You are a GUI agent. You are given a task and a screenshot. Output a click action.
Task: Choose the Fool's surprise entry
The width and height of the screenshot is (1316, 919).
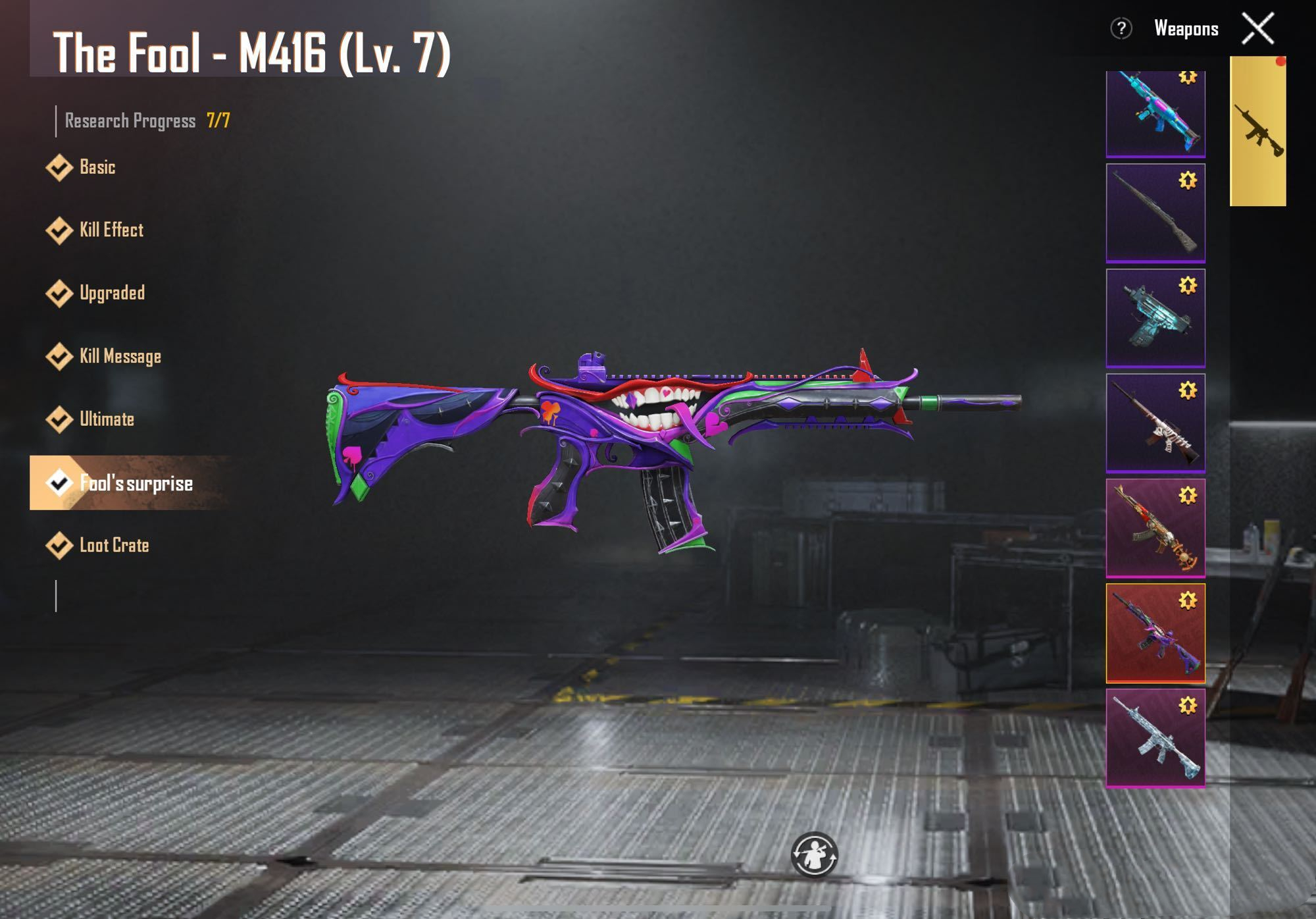[135, 483]
